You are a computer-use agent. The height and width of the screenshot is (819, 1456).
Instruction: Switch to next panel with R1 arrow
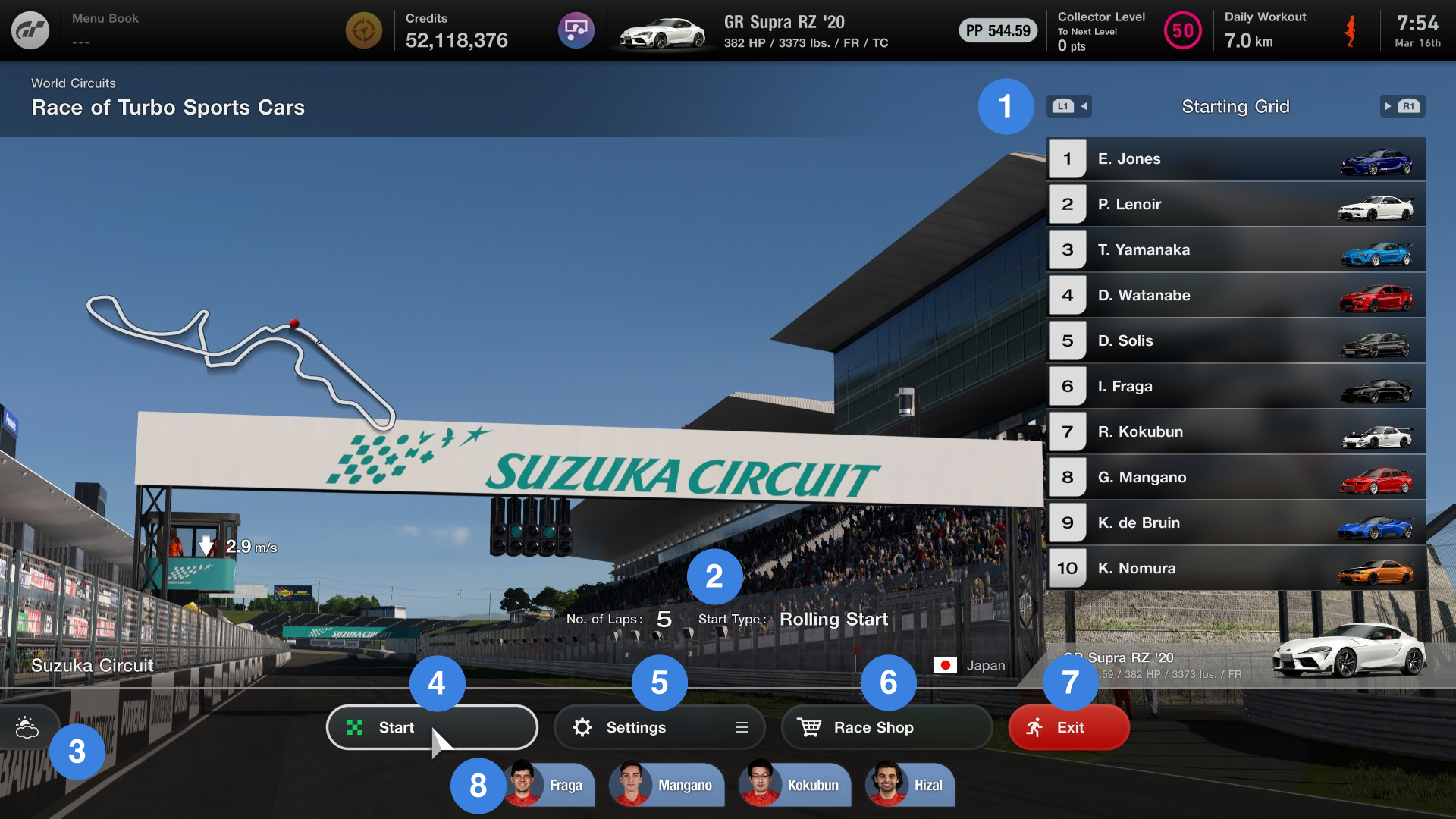click(1402, 106)
